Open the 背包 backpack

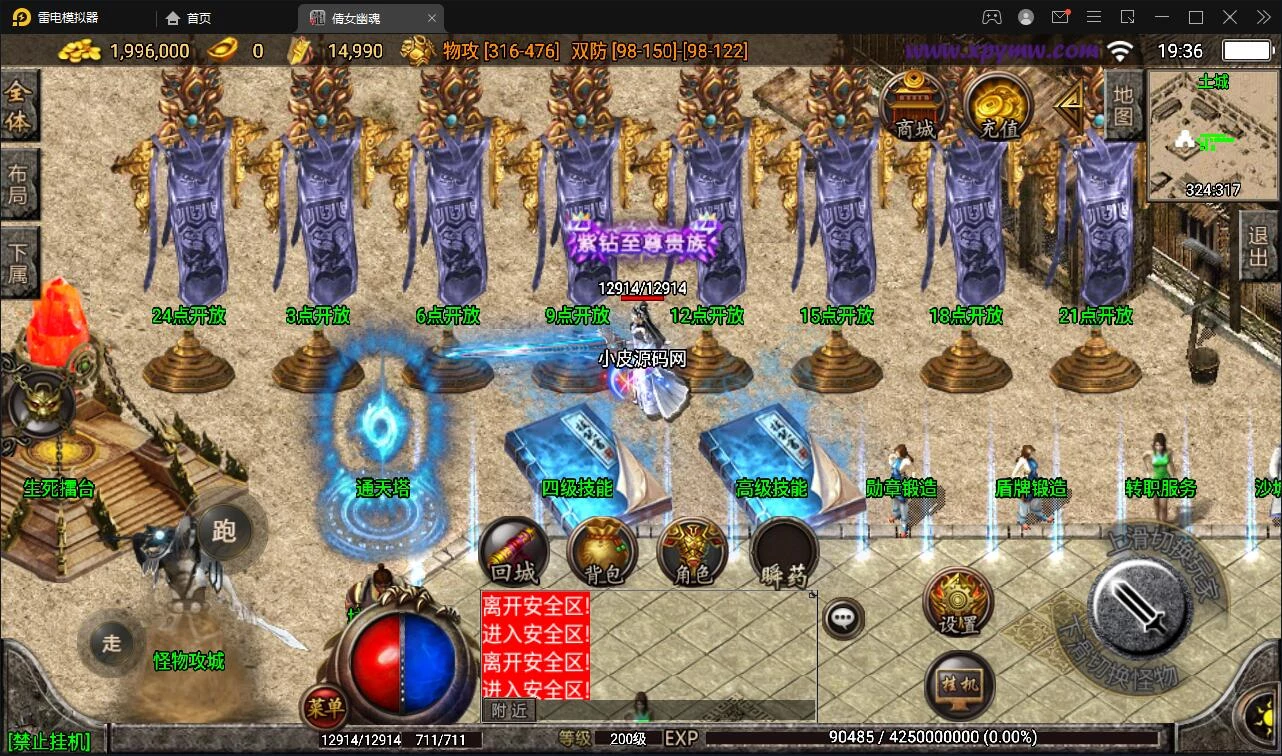(603, 553)
